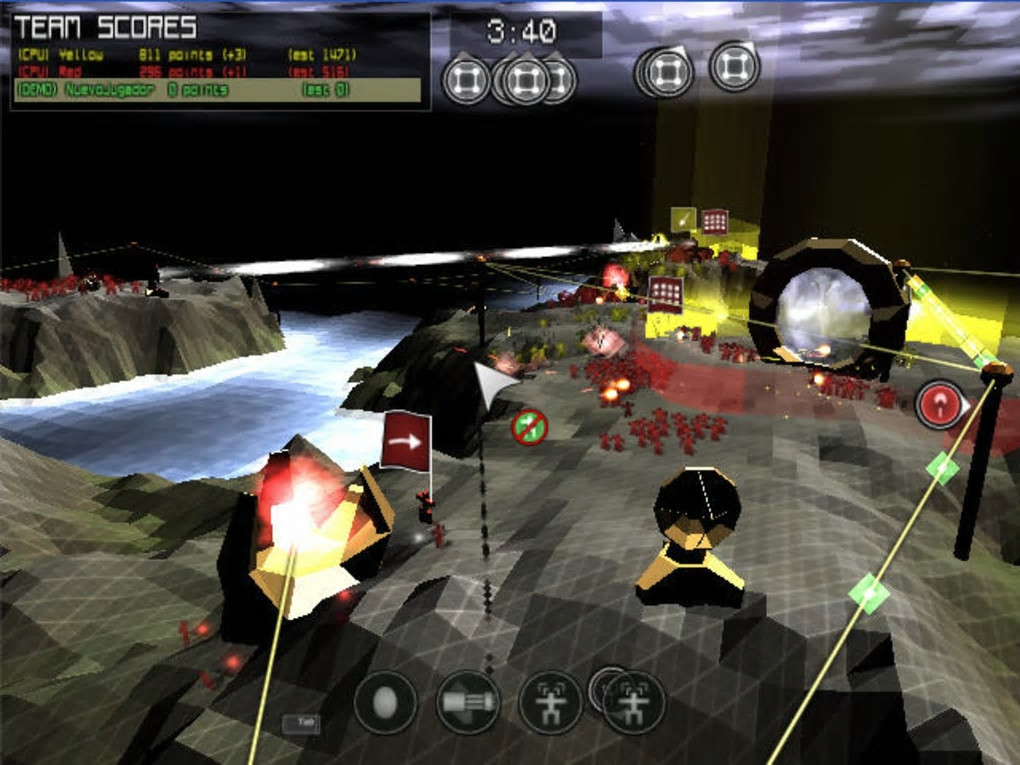Select the egg-shaped icon in the bottom bar
Screen dimensions: 1020x765
pyautogui.click(x=385, y=702)
